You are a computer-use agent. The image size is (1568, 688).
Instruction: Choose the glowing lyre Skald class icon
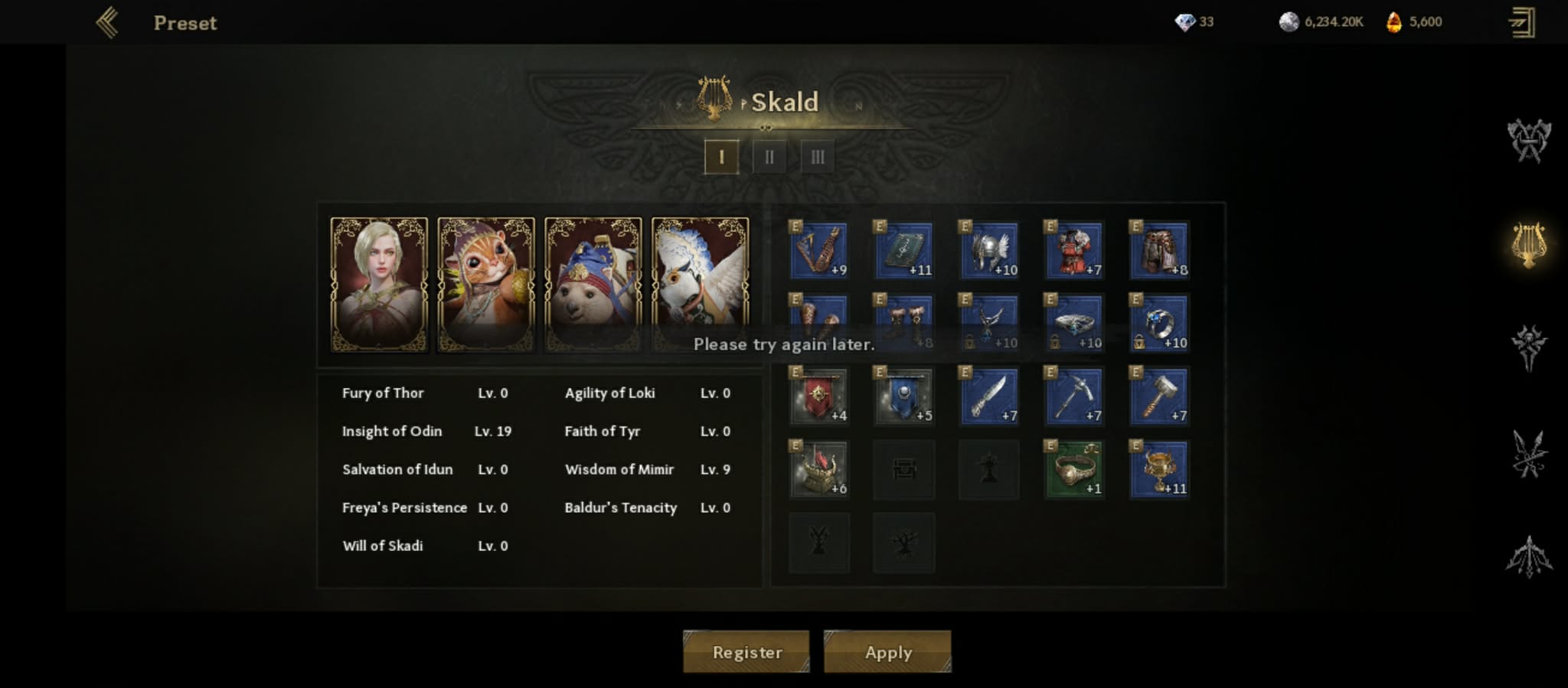(1528, 245)
